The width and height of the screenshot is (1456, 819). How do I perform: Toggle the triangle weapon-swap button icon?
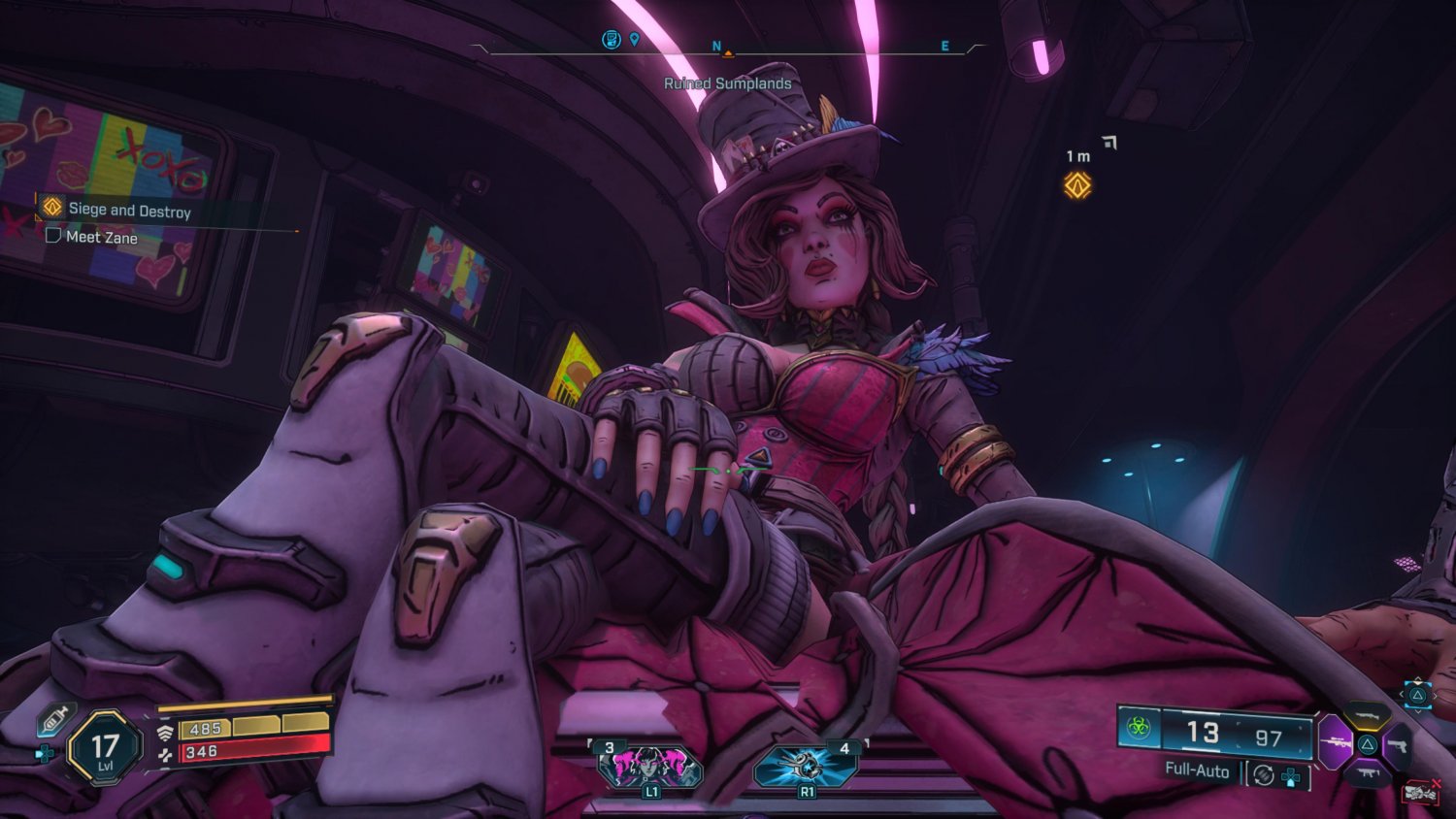(x=1417, y=695)
